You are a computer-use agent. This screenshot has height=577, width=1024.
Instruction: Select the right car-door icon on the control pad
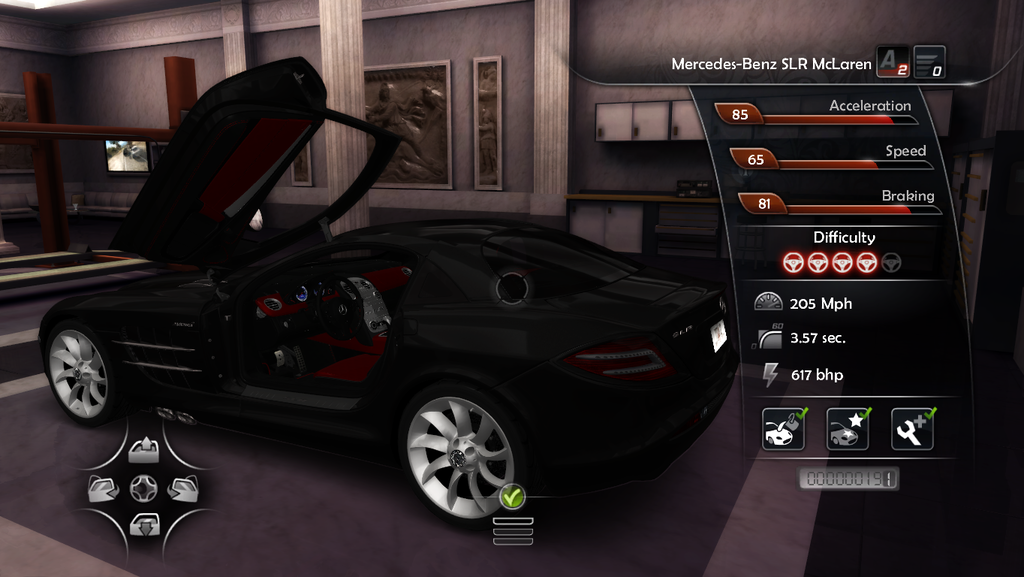(x=182, y=488)
